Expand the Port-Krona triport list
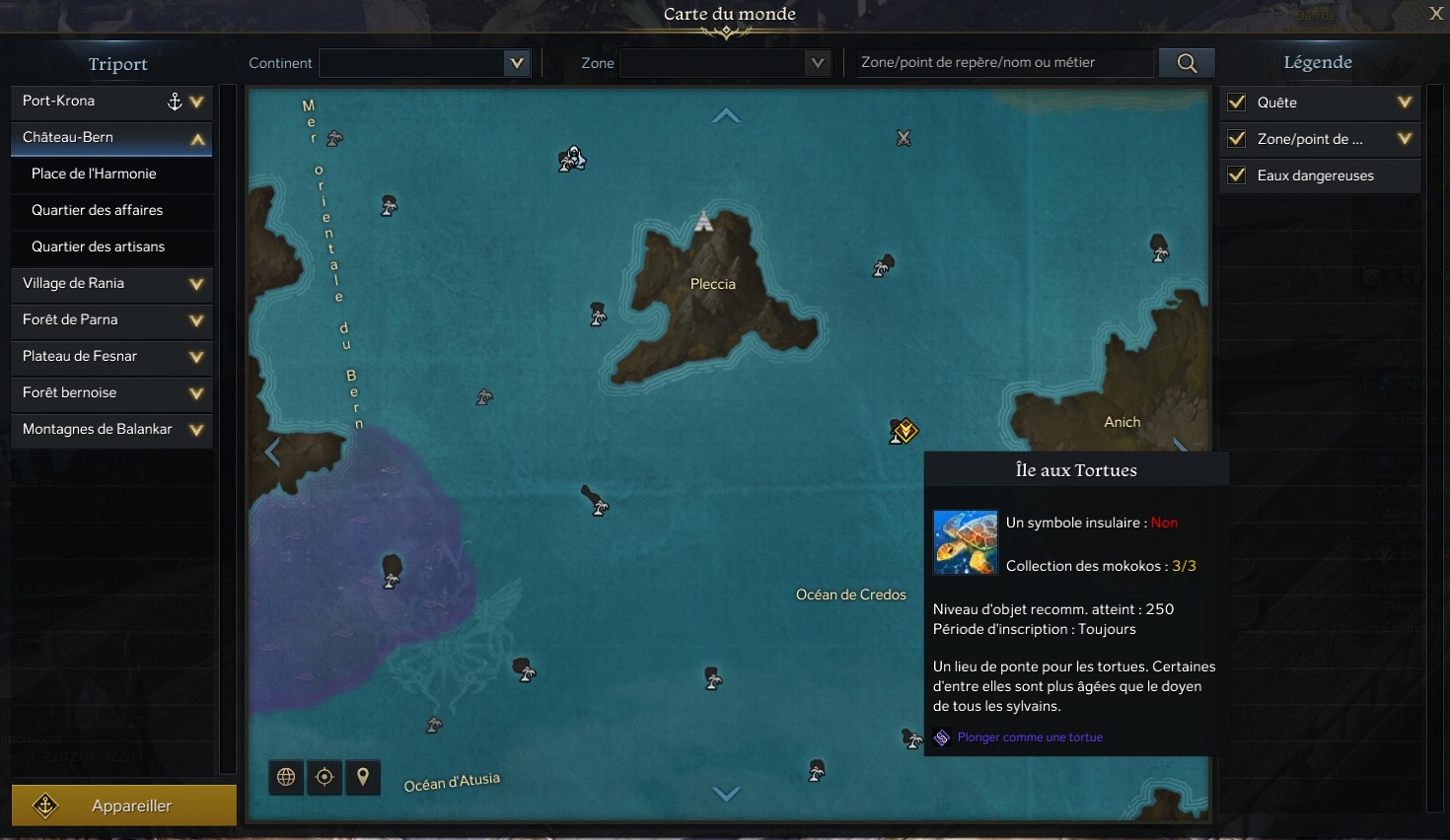 196,102
